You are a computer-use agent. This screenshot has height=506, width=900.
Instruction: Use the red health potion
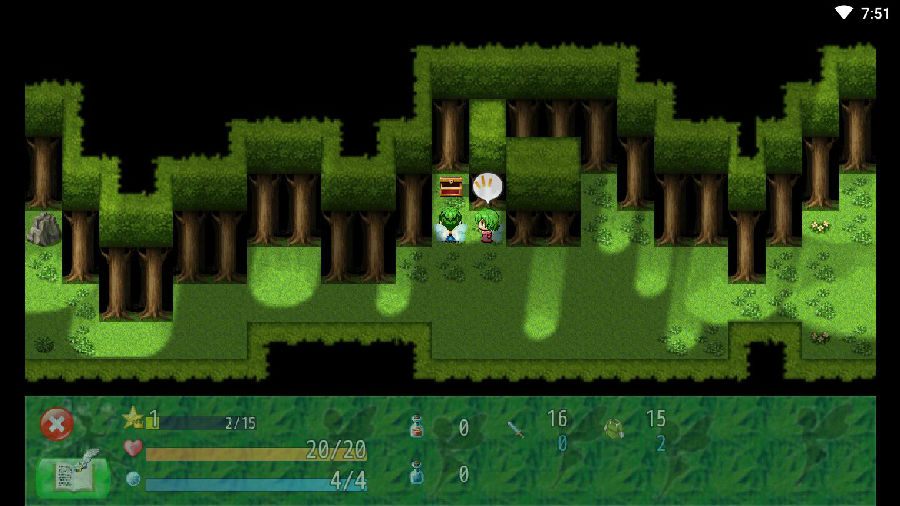click(417, 427)
